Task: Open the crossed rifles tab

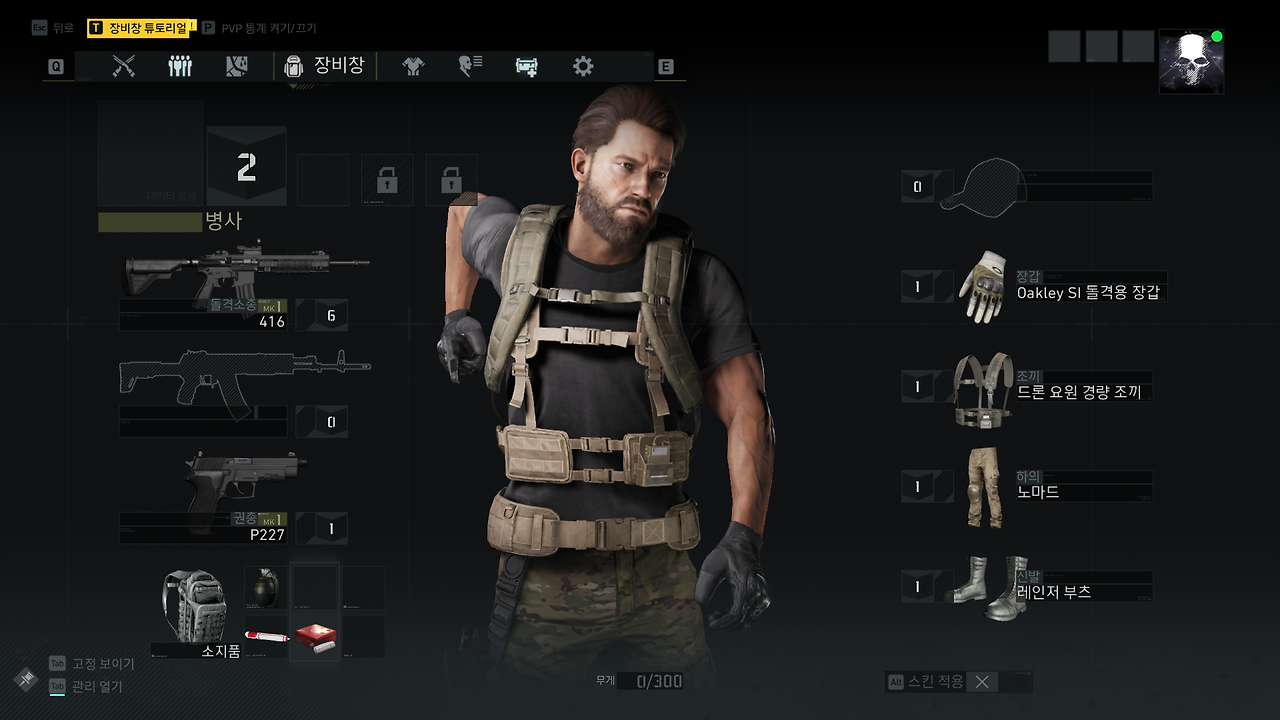Action: click(x=123, y=66)
